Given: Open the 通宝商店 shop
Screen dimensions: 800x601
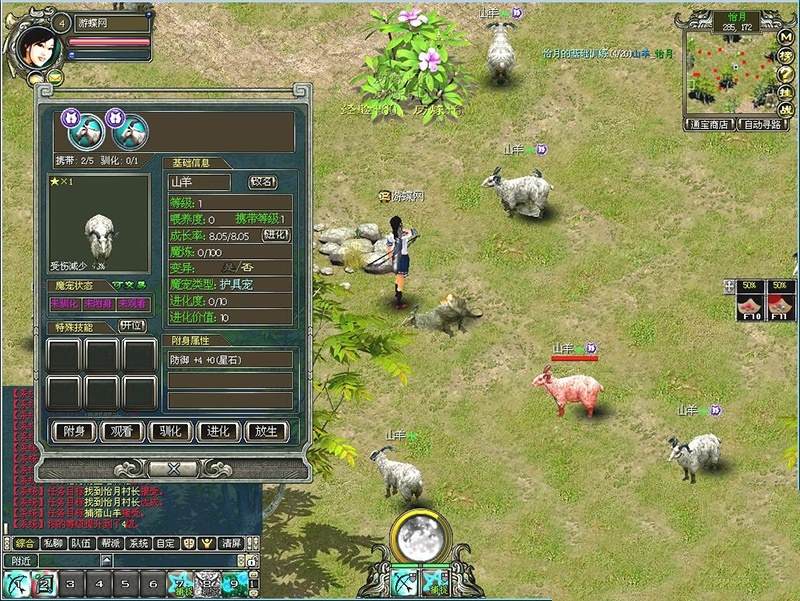Looking at the screenshot, I should [x=708, y=125].
